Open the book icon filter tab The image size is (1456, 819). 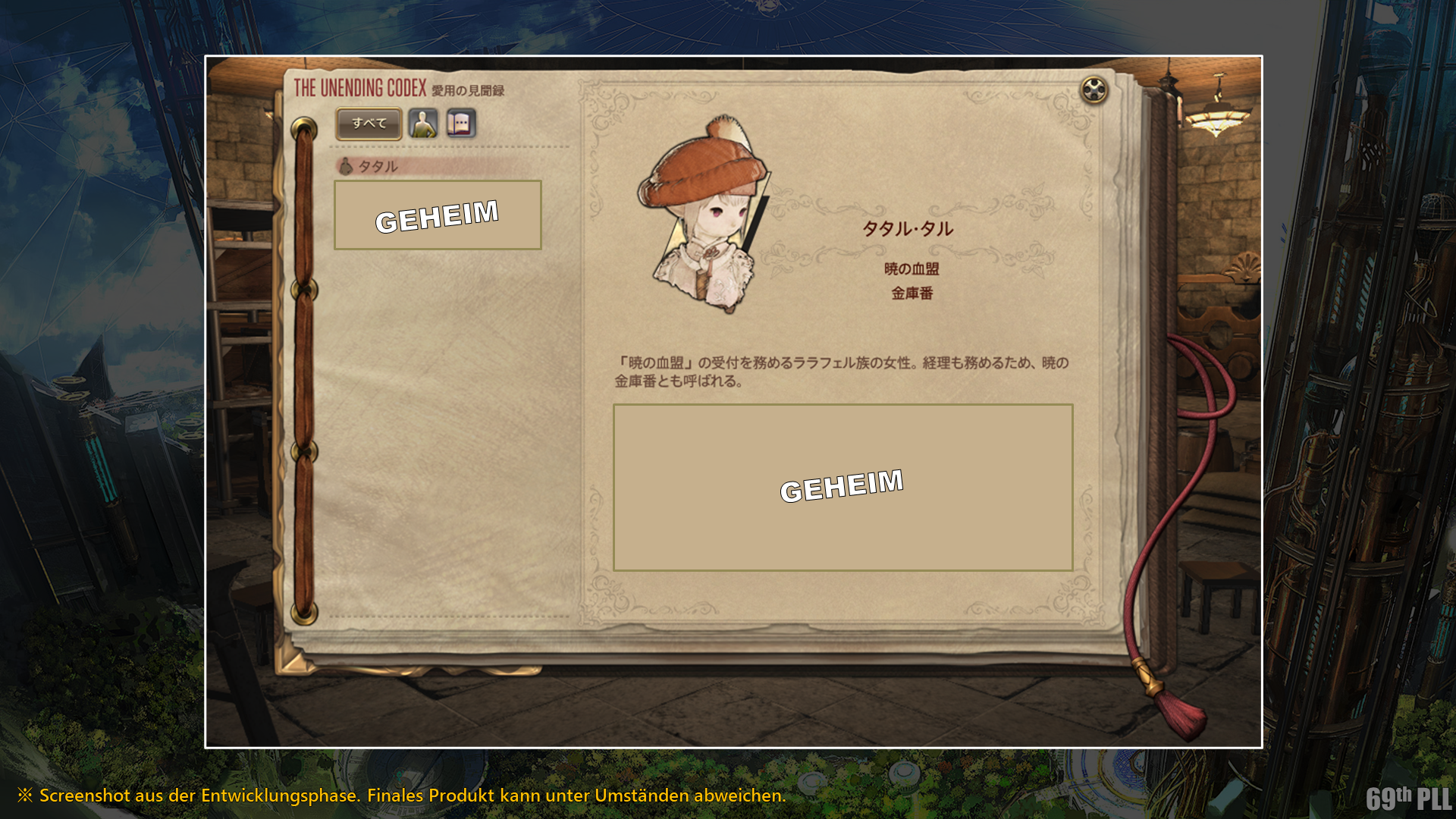[x=461, y=124]
